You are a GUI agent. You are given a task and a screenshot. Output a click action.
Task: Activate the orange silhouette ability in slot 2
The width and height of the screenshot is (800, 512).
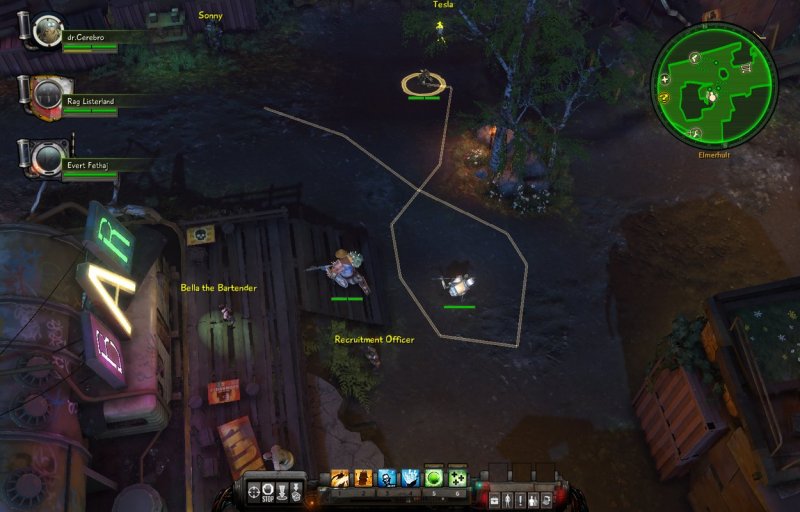pyautogui.click(x=363, y=479)
